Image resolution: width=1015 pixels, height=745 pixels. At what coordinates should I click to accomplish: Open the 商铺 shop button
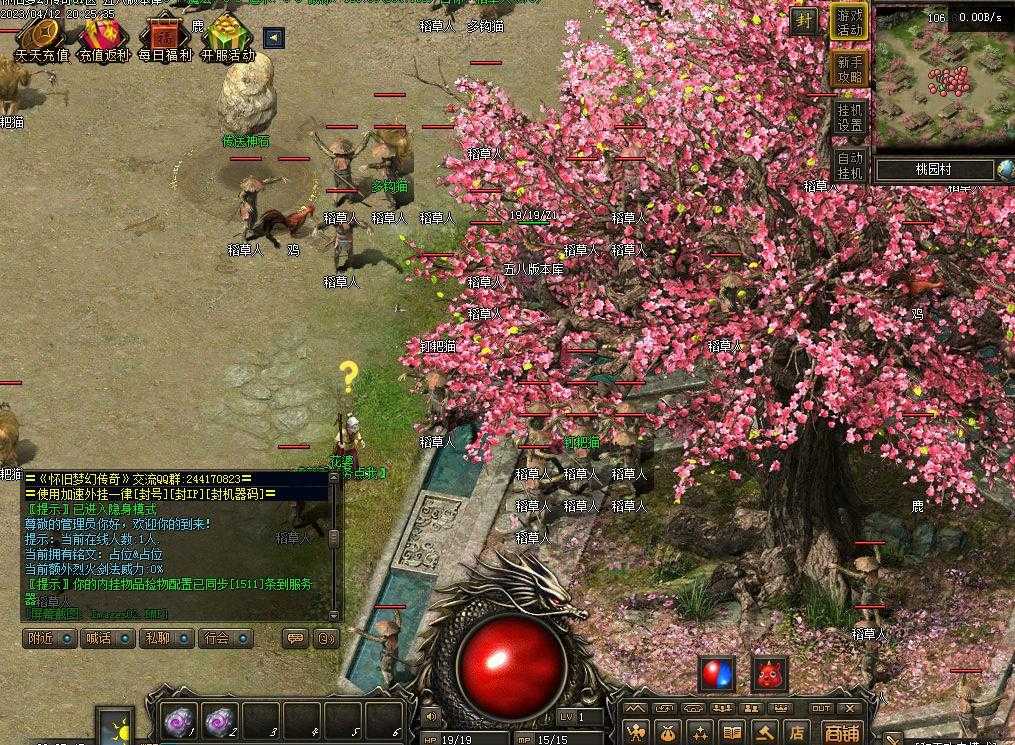(x=841, y=733)
